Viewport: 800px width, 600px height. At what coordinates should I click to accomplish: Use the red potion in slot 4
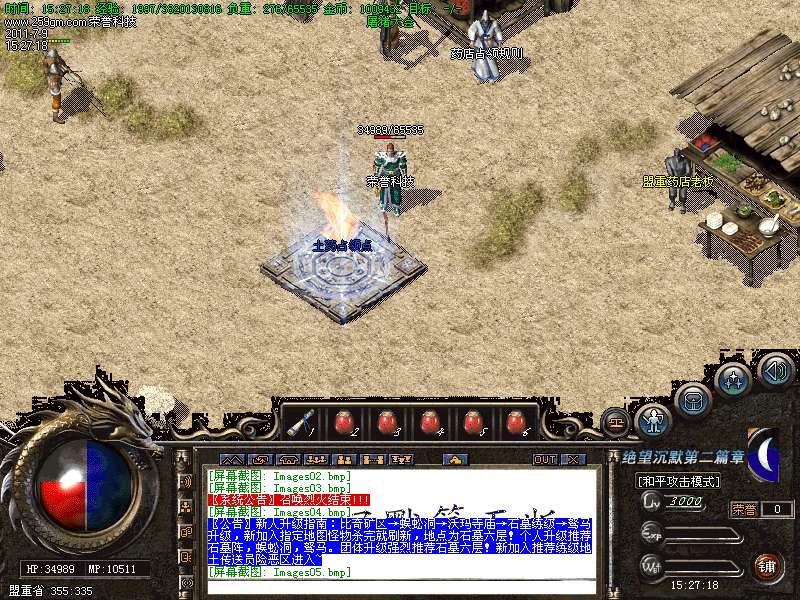tap(429, 423)
